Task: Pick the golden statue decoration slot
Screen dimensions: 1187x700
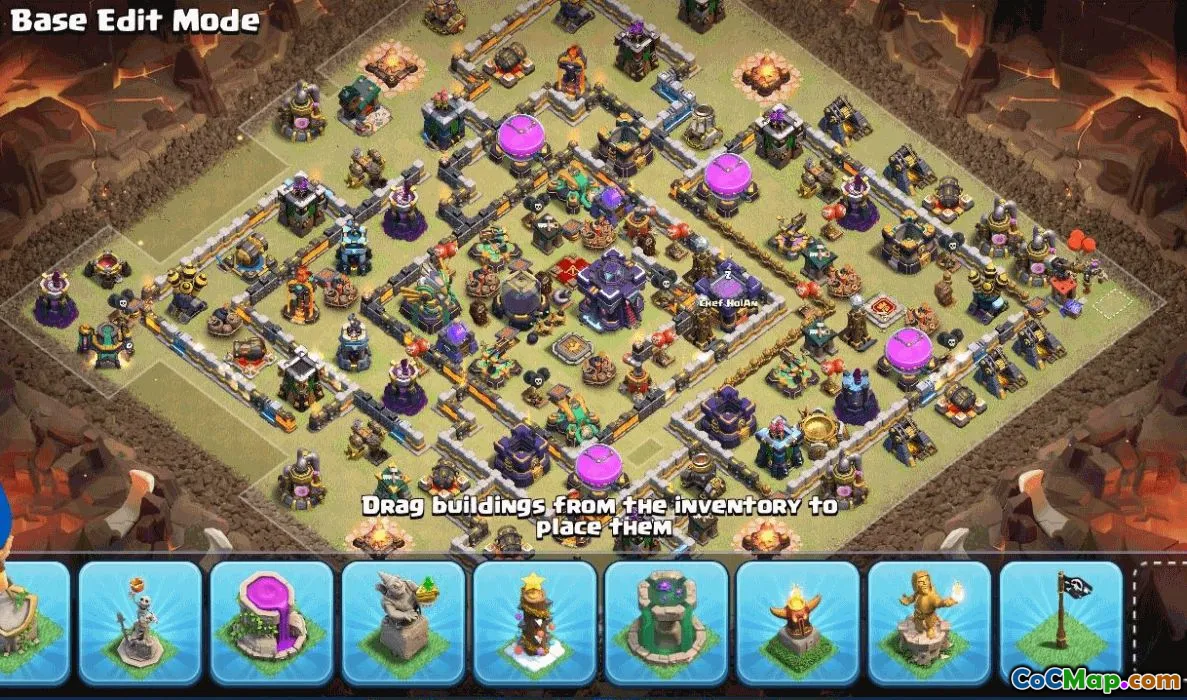Action: point(929,622)
